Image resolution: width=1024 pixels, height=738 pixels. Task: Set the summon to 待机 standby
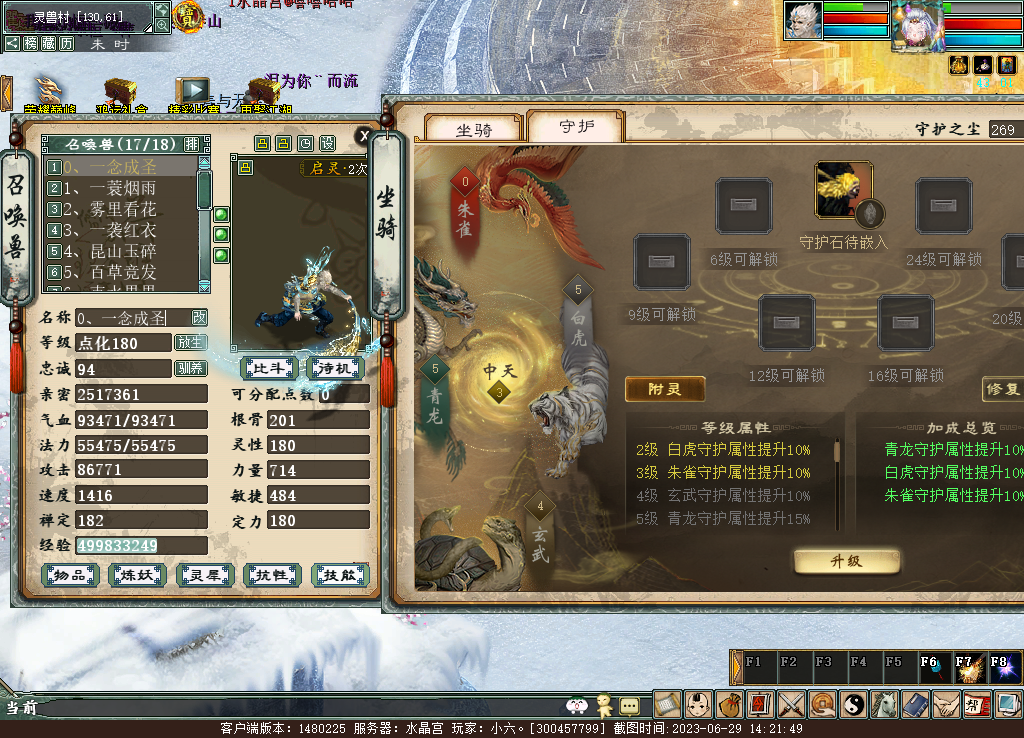(x=335, y=368)
